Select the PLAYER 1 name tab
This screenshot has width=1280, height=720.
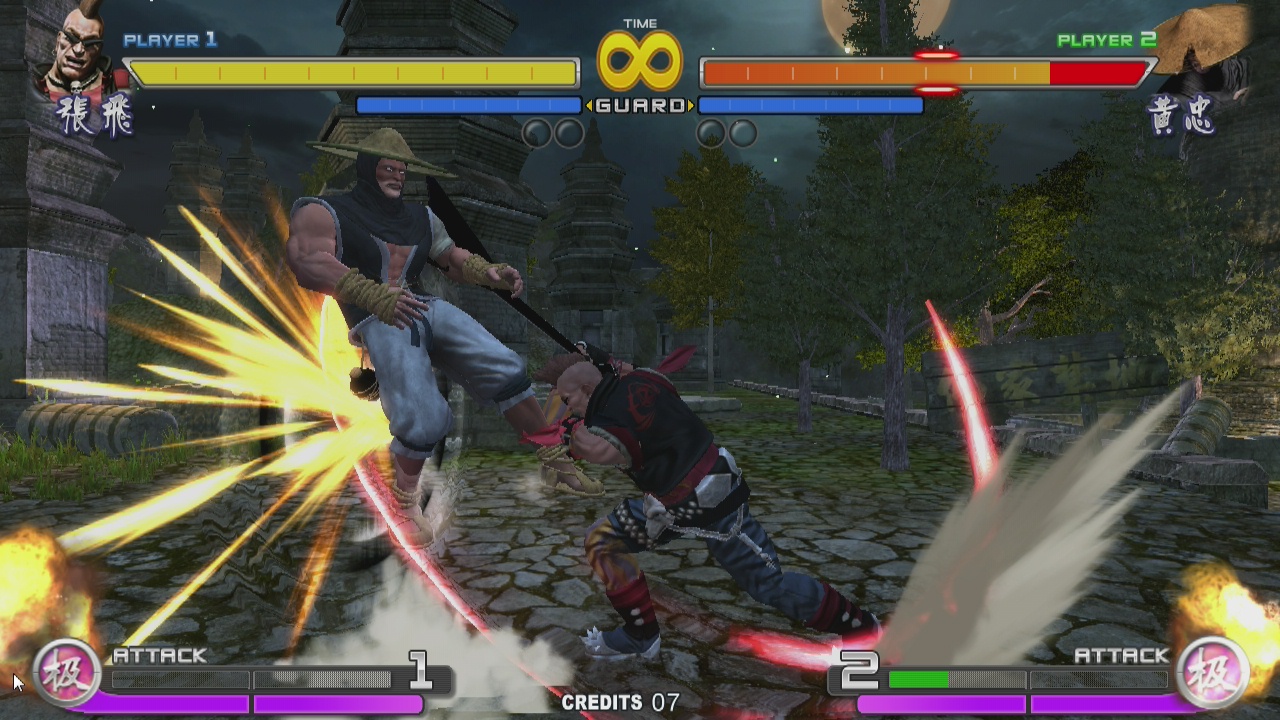(x=172, y=41)
